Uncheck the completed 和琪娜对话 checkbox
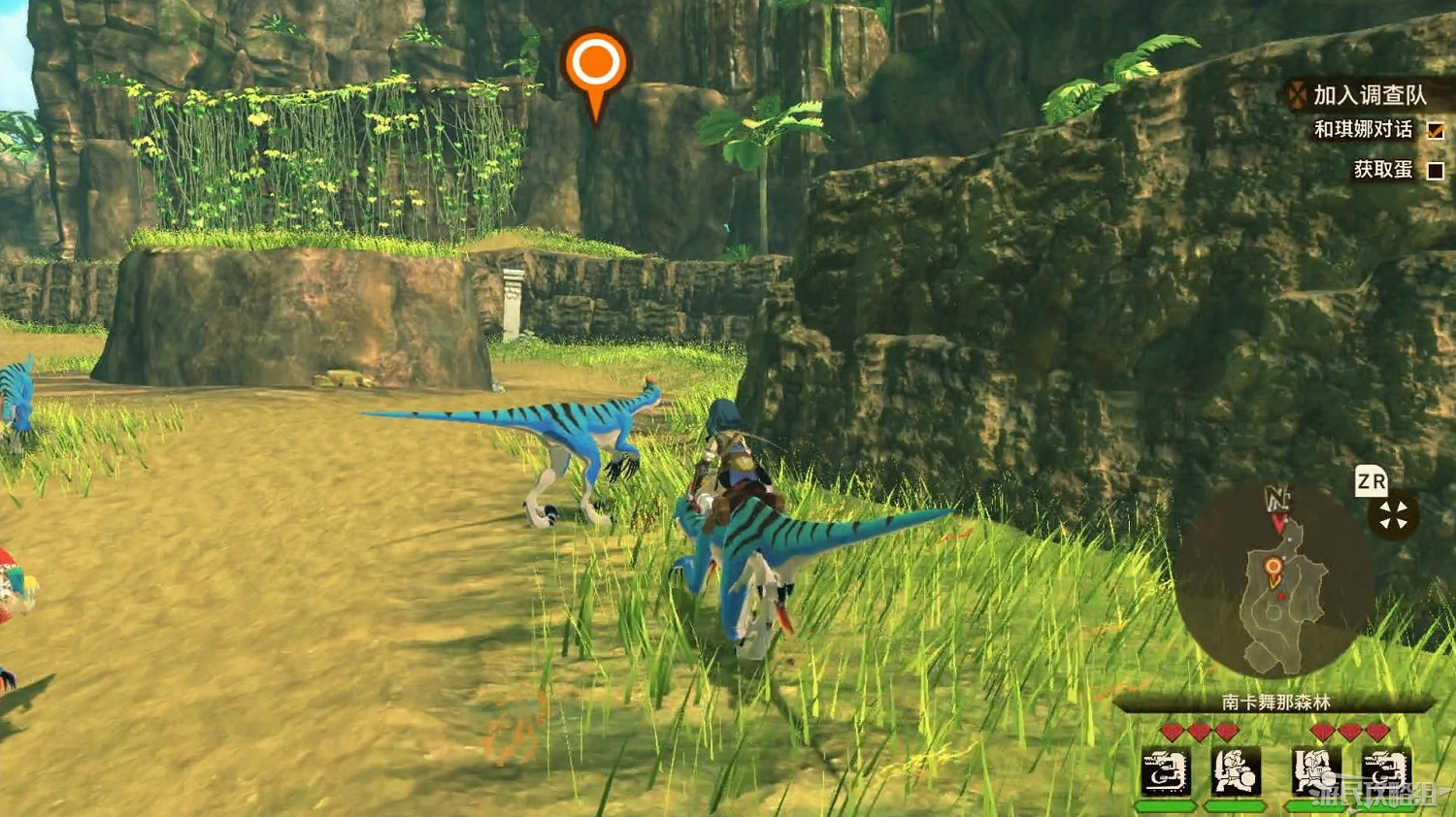1456x817 pixels. point(1437,130)
